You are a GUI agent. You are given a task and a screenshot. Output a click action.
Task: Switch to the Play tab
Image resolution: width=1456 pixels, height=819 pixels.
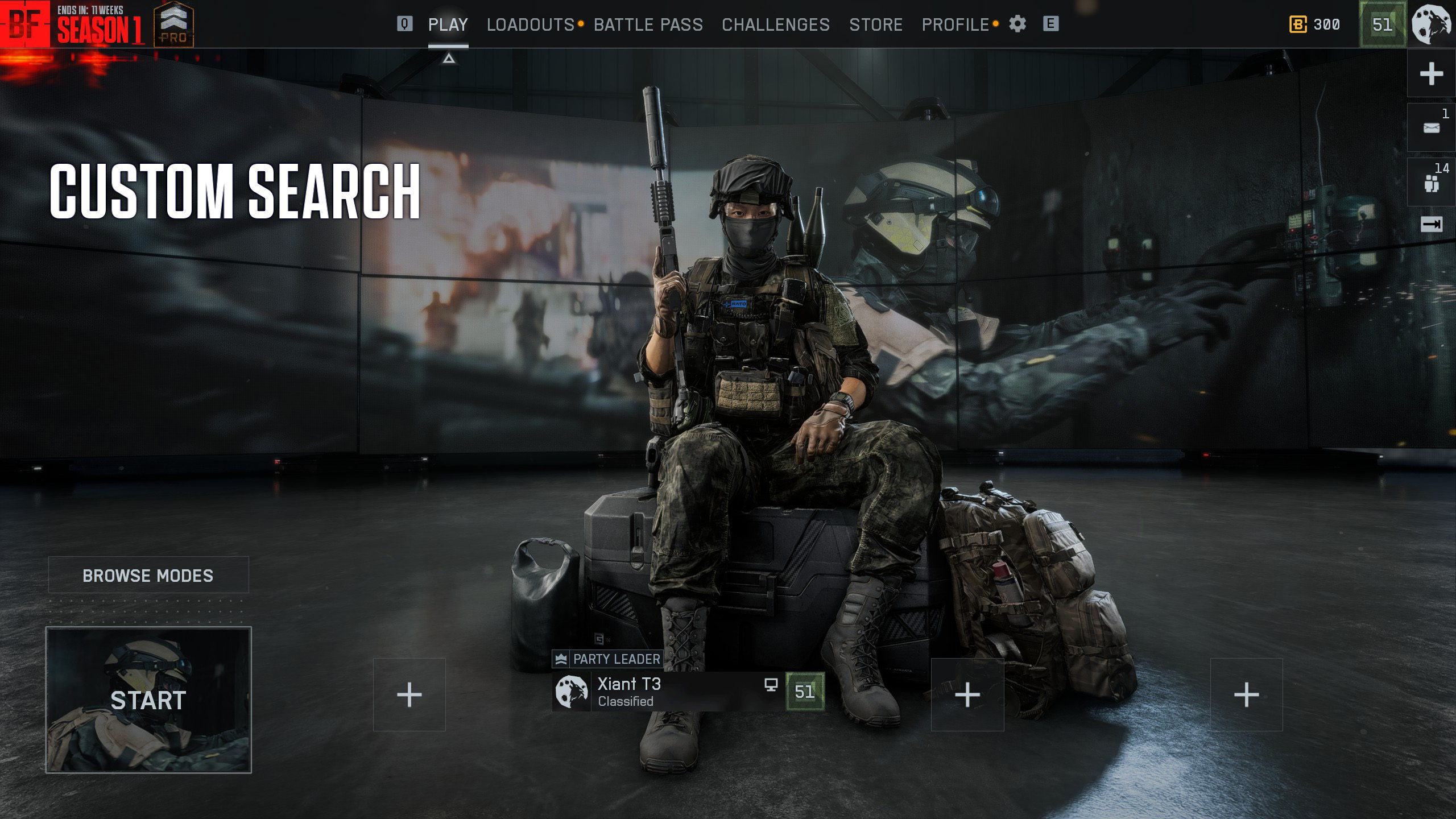448,24
